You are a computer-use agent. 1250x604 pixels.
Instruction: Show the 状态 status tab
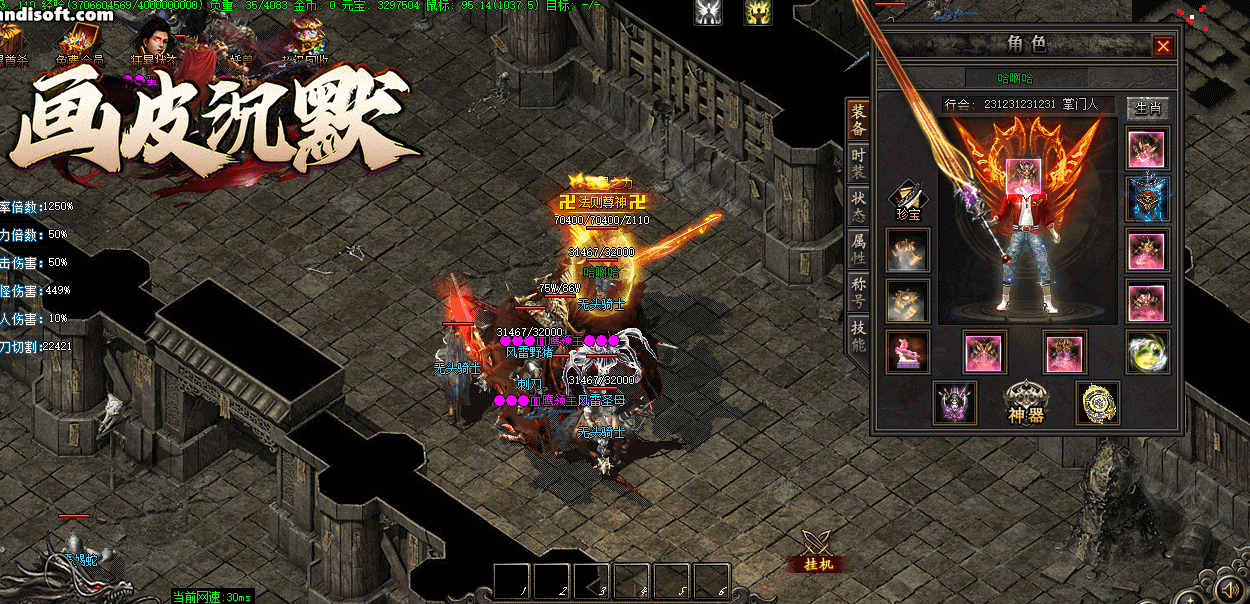point(858,208)
